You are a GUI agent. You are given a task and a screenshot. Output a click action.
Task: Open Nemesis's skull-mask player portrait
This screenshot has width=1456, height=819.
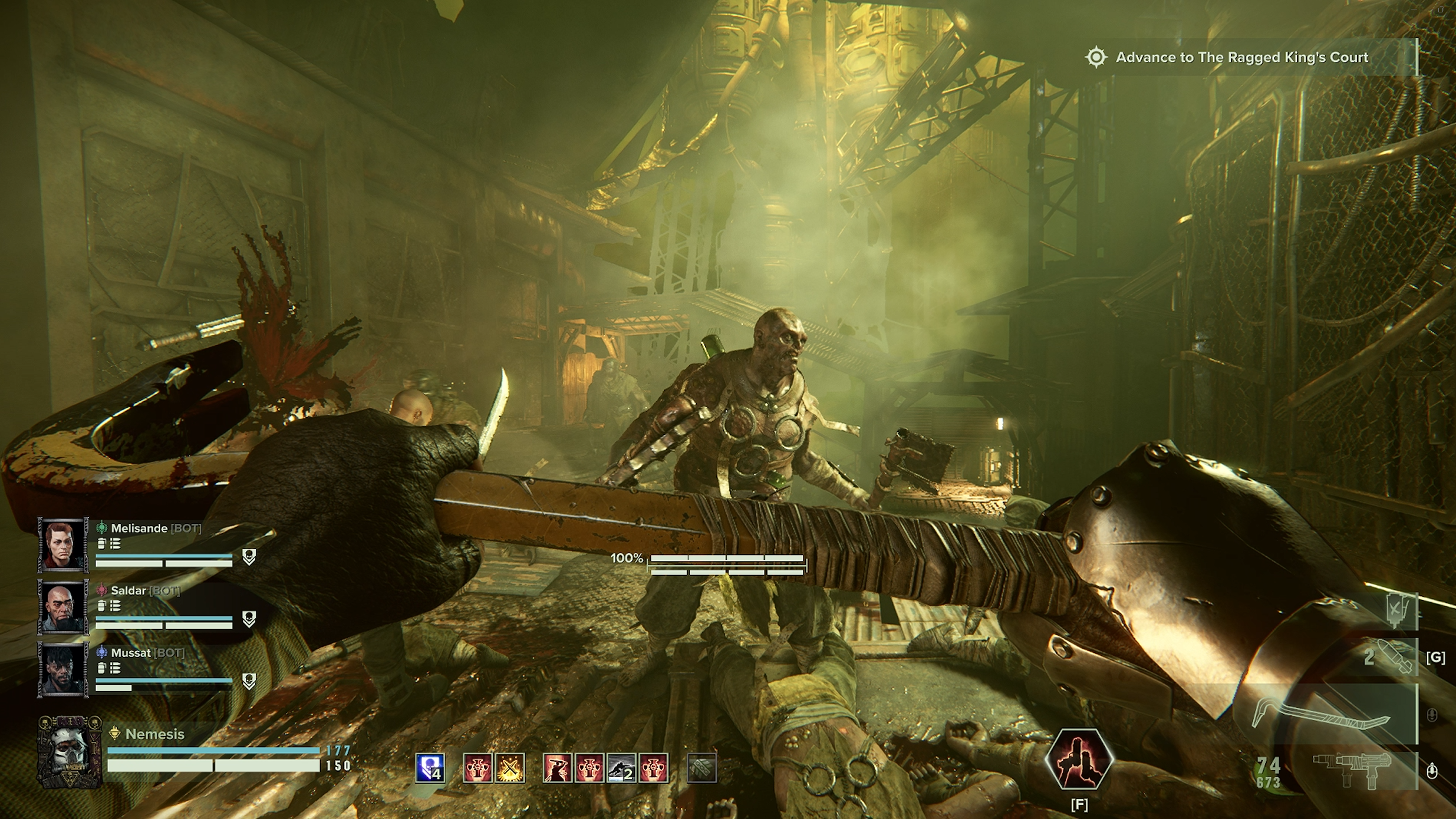tap(70, 751)
